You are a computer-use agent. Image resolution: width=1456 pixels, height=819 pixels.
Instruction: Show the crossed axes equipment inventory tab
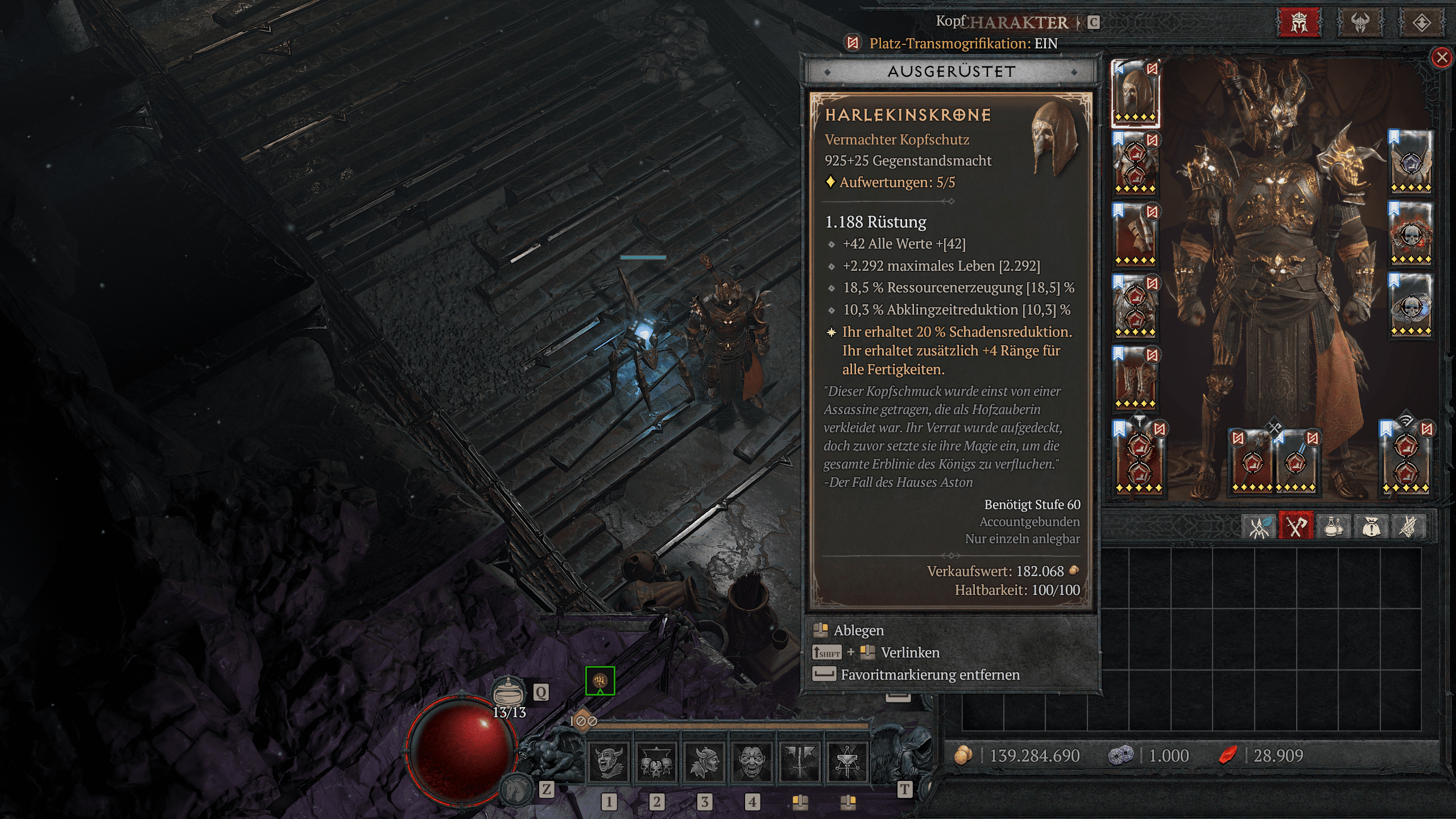click(x=1296, y=526)
